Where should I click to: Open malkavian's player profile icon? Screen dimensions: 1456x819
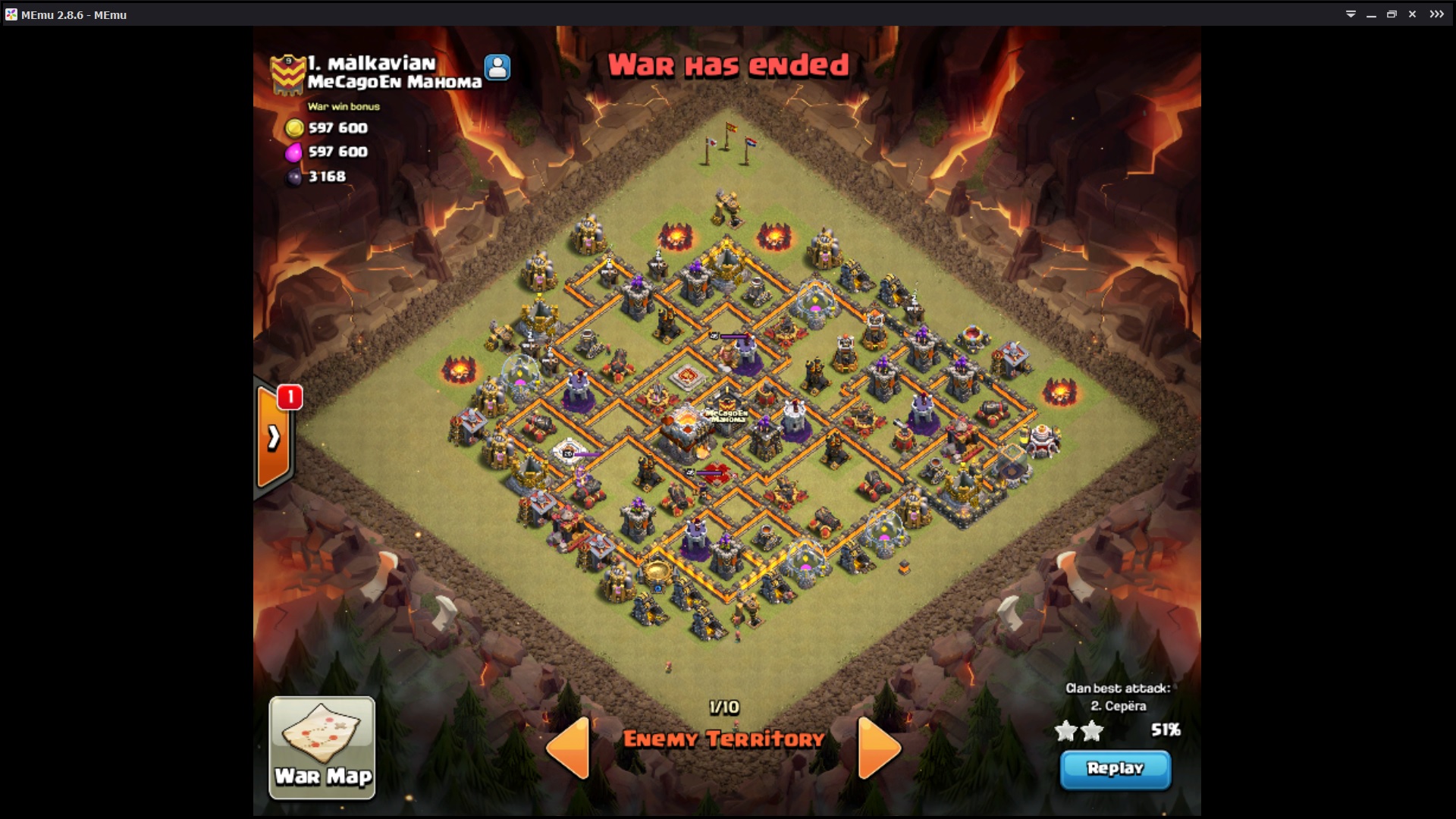tap(497, 67)
